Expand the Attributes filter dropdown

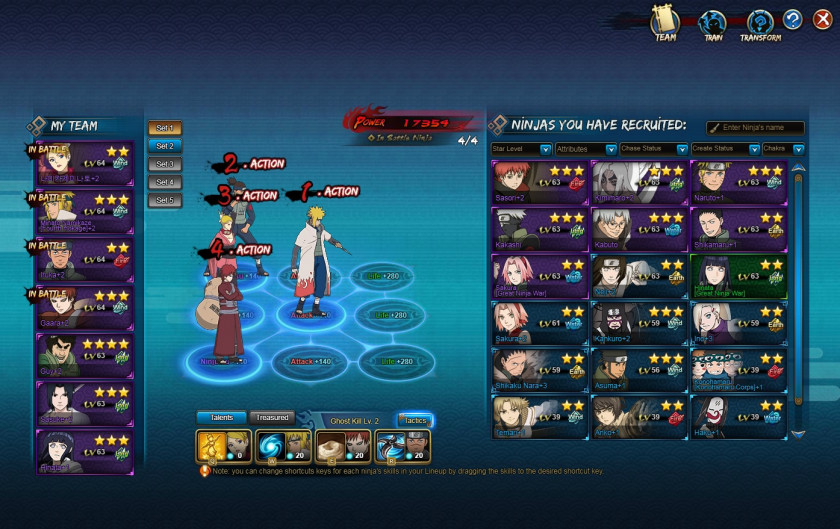585,149
